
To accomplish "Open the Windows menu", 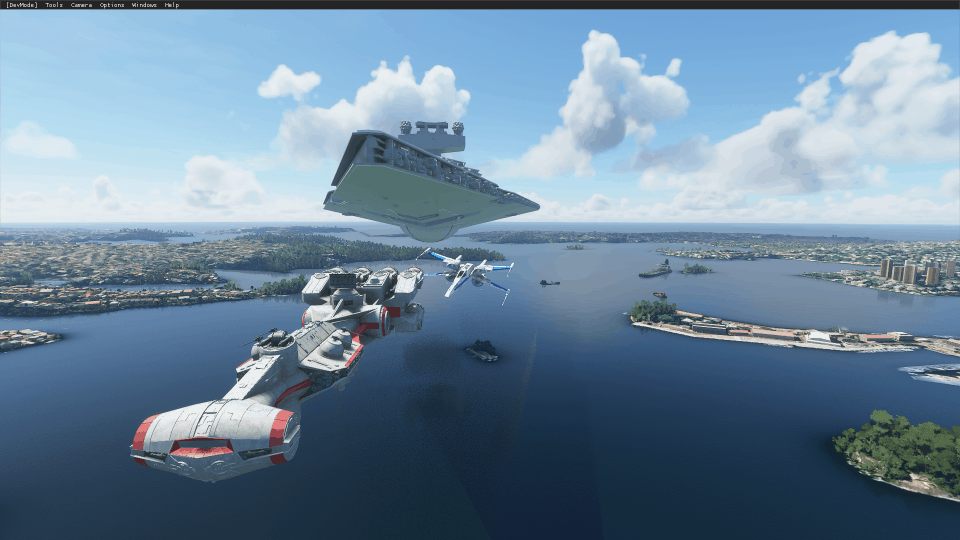I will pyautogui.click(x=144, y=5).
